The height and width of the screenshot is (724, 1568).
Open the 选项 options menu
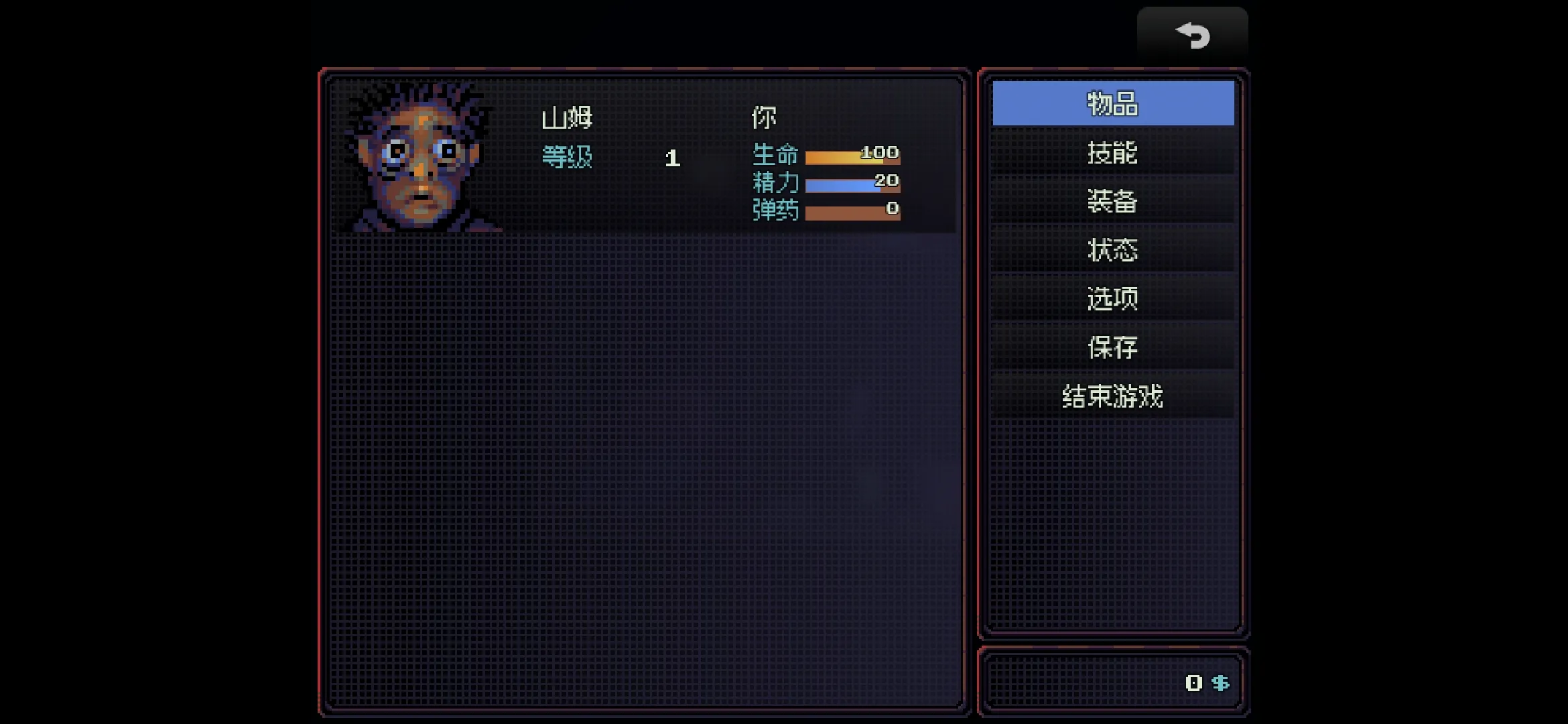1112,298
